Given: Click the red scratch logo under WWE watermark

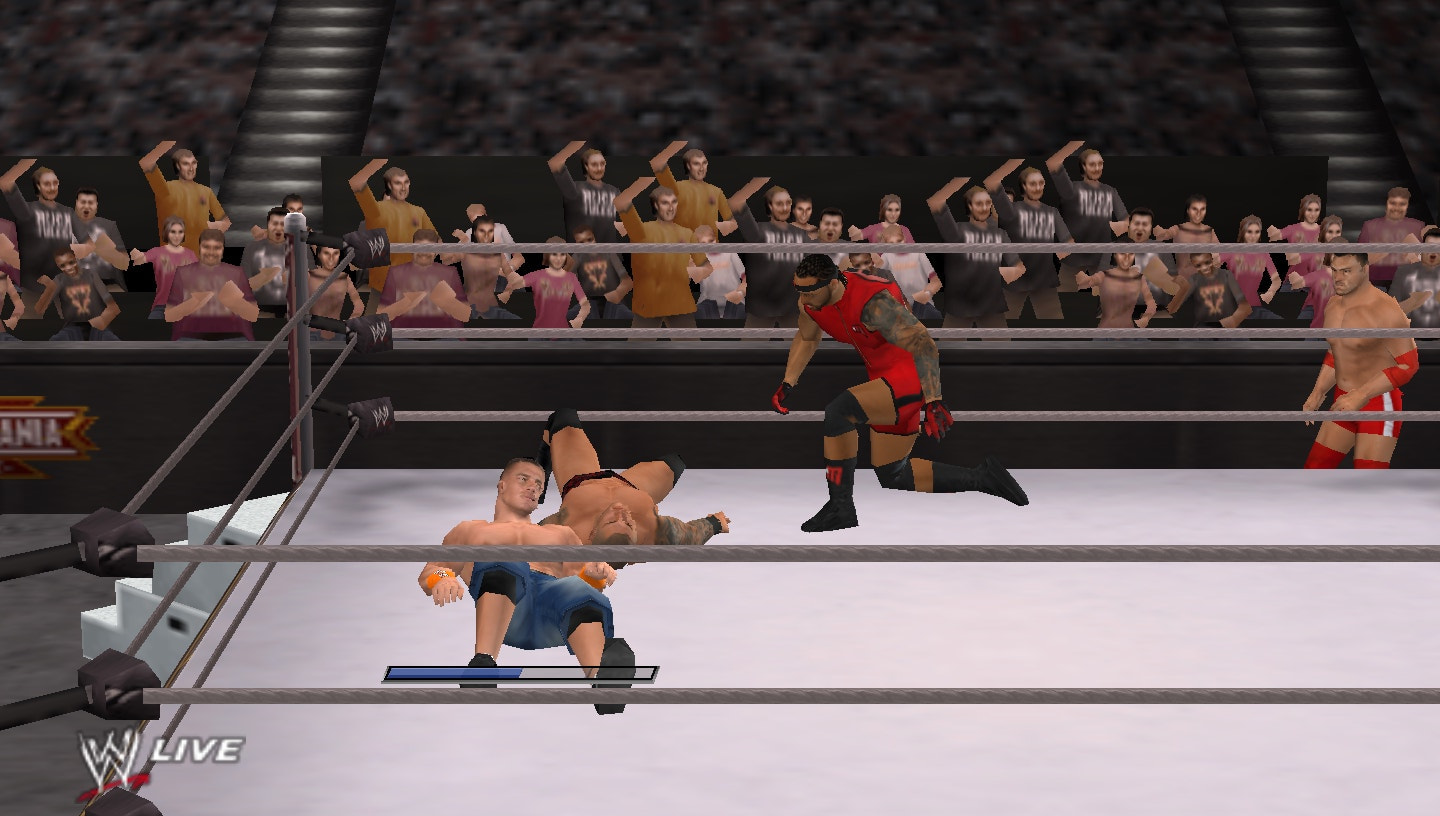Looking at the screenshot, I should coord(115,783).
